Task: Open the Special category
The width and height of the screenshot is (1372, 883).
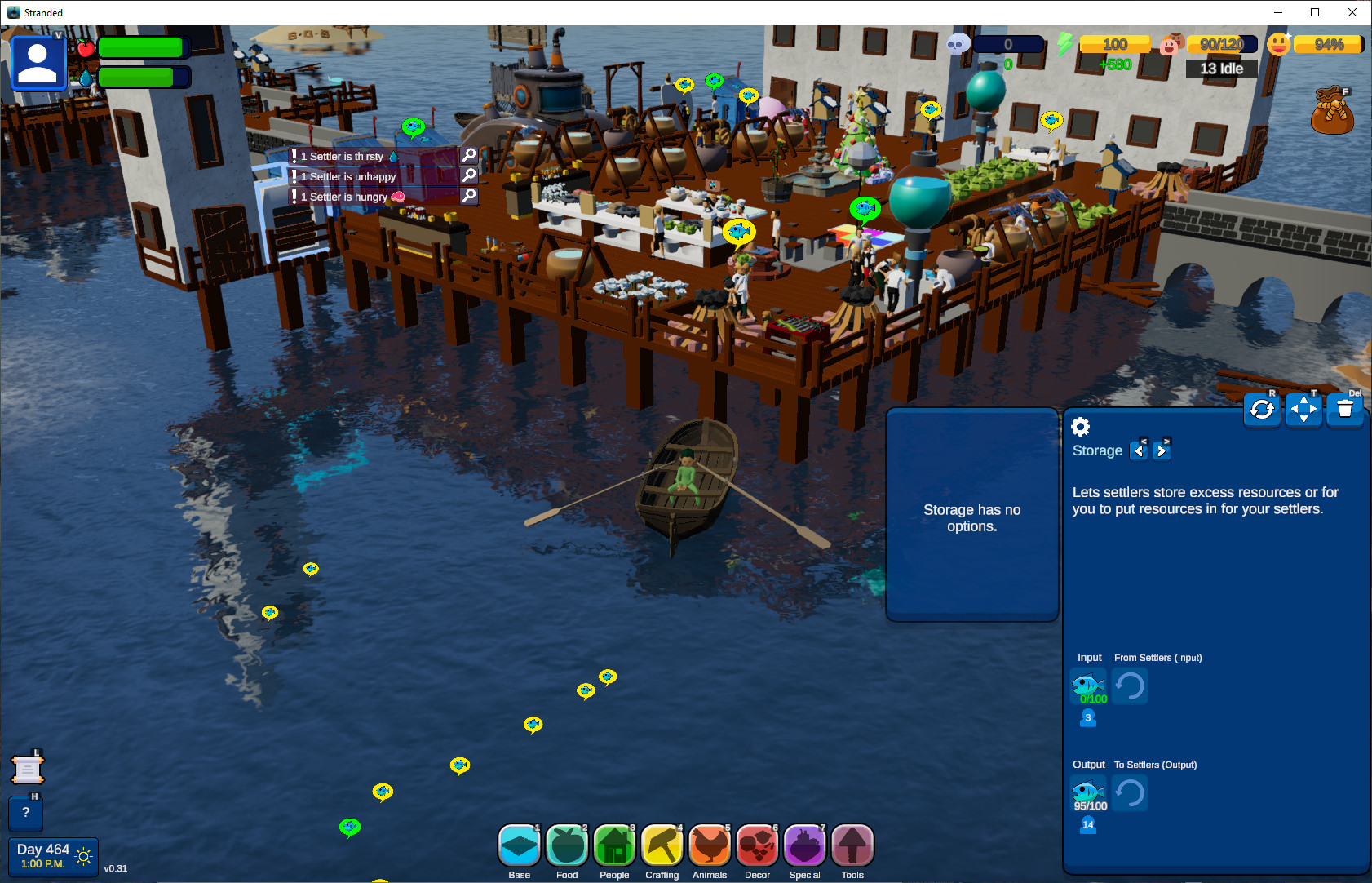Action: point(804,846)
